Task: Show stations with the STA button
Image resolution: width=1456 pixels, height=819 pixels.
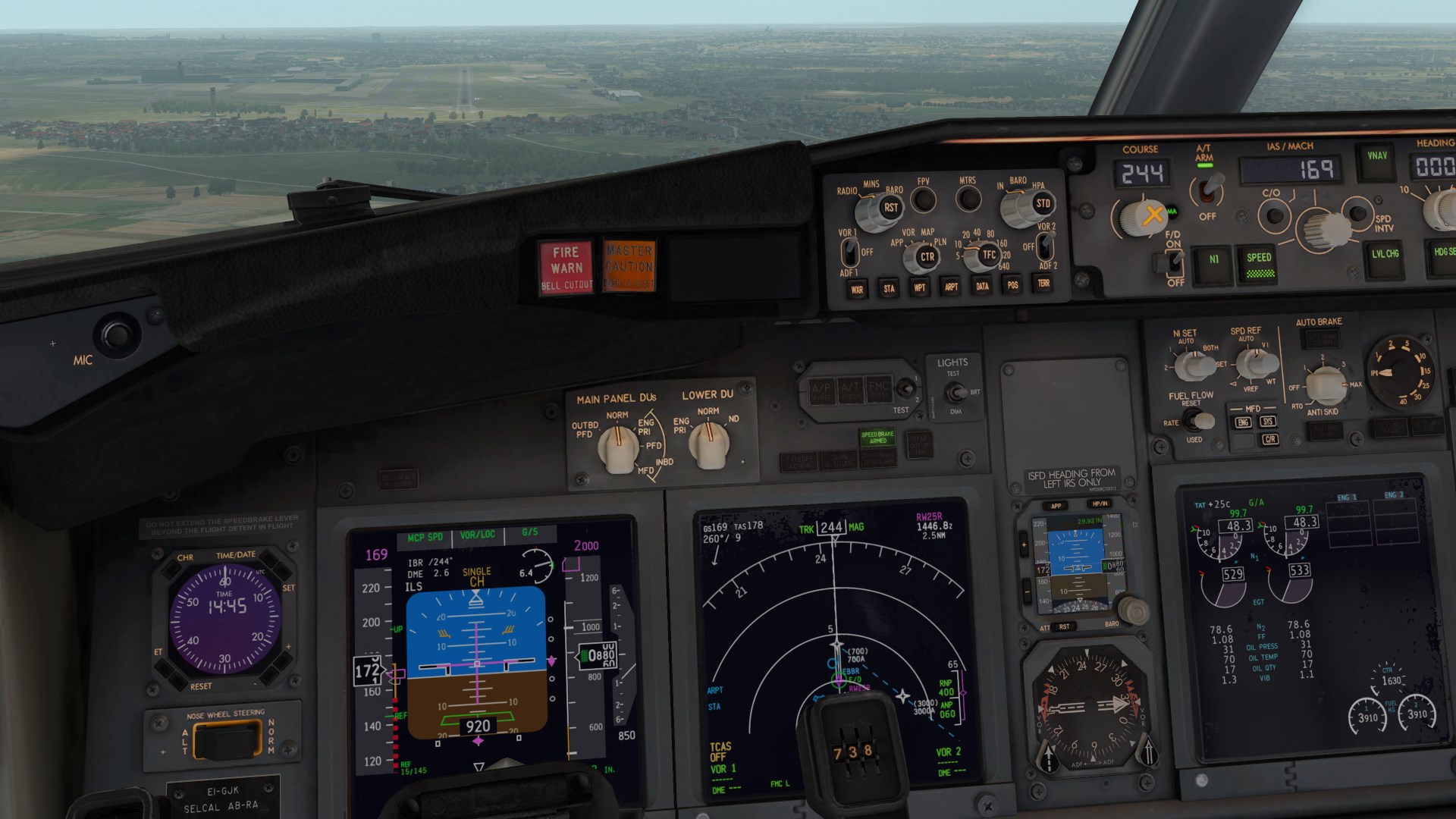Action: (889, 288)
